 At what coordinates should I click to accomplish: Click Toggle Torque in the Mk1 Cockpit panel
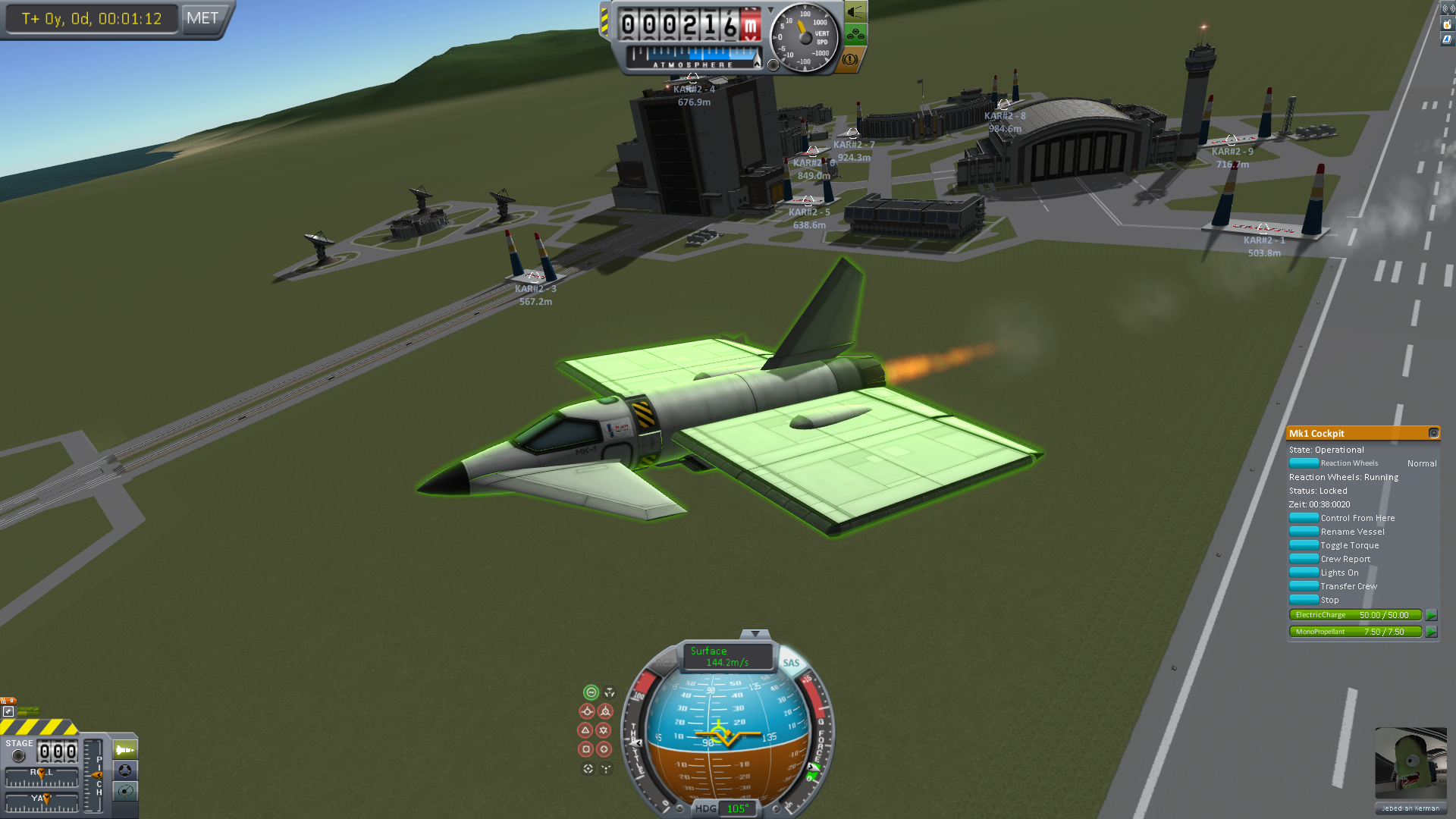pyautogui.click(x=1304, y=545)
